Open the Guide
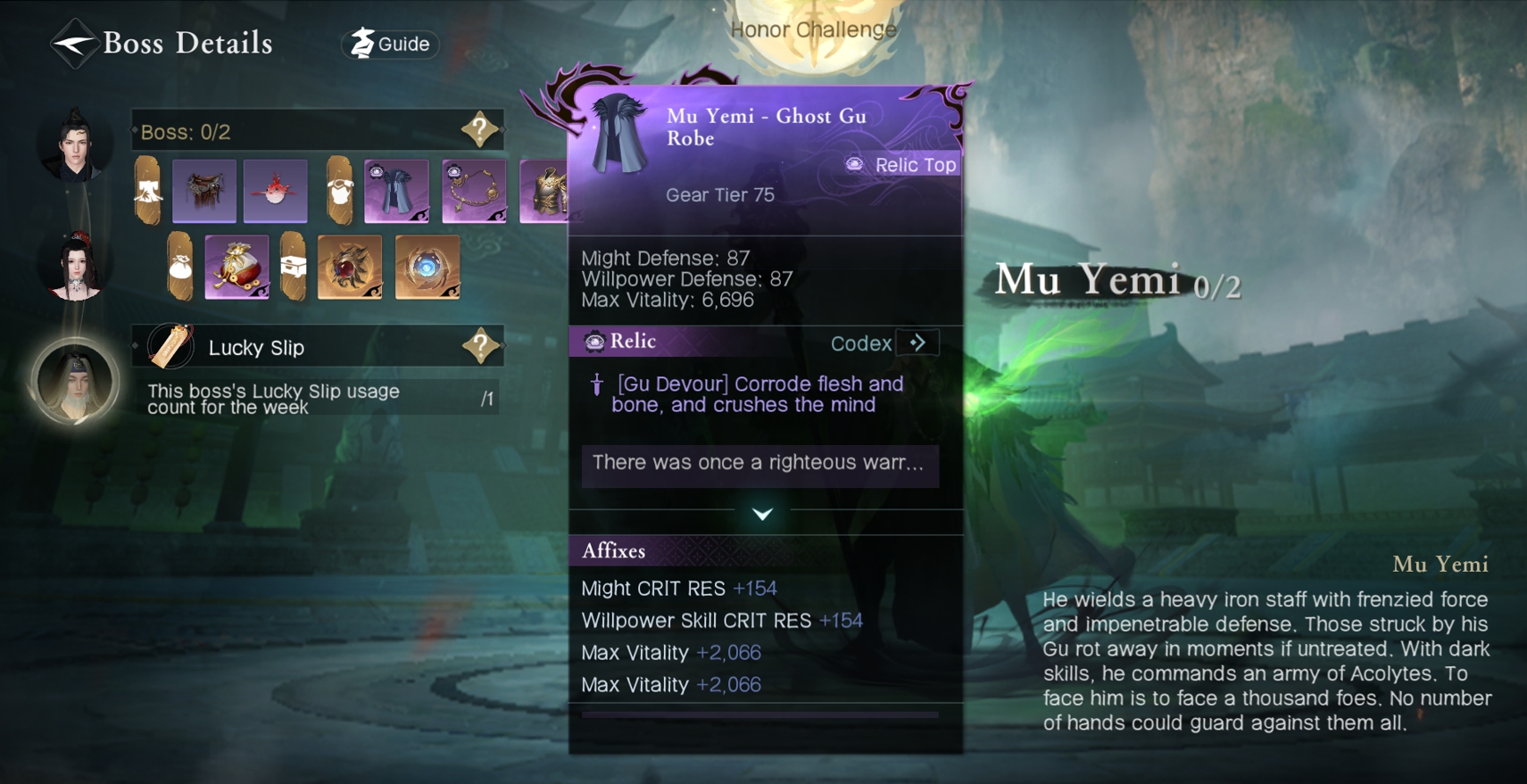 tap(391, 44)
